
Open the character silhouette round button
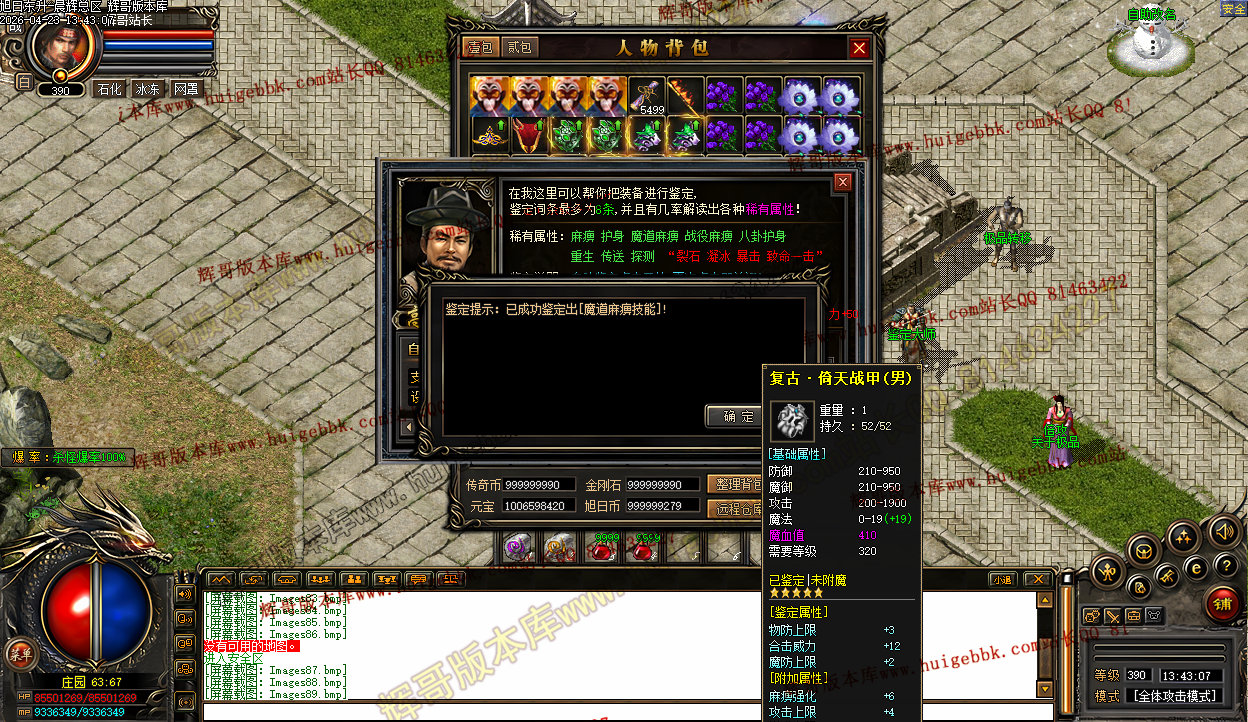[x=1106, y=572]
